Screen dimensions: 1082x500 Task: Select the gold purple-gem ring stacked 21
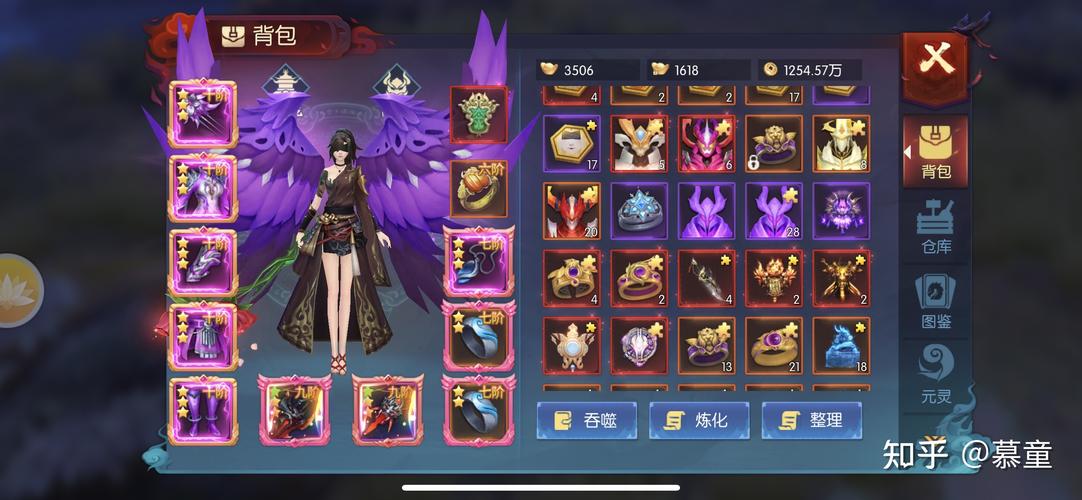coord(773,346)
